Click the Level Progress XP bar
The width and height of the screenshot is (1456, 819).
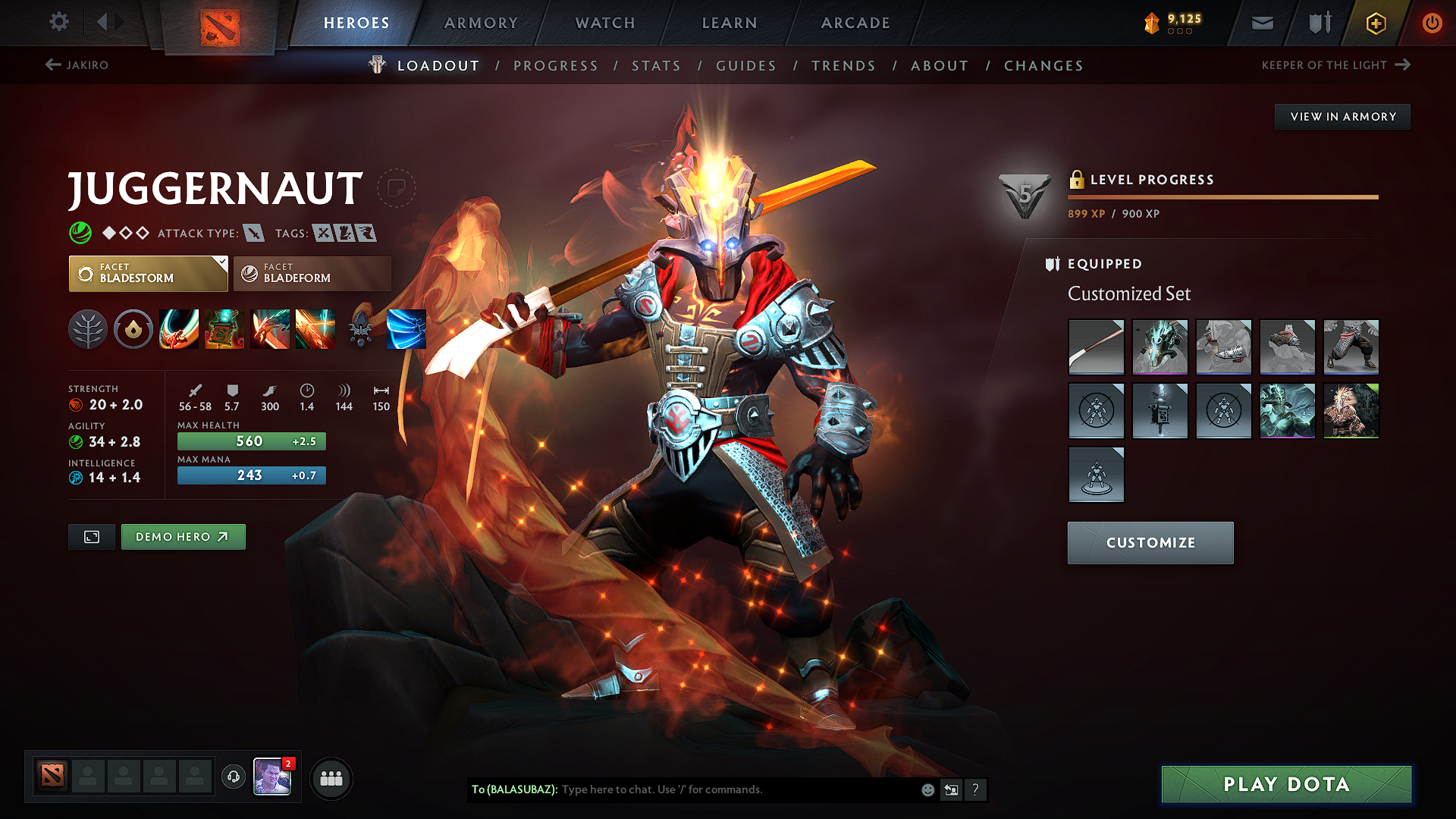pyautogui.click(x=1221, y=197)
